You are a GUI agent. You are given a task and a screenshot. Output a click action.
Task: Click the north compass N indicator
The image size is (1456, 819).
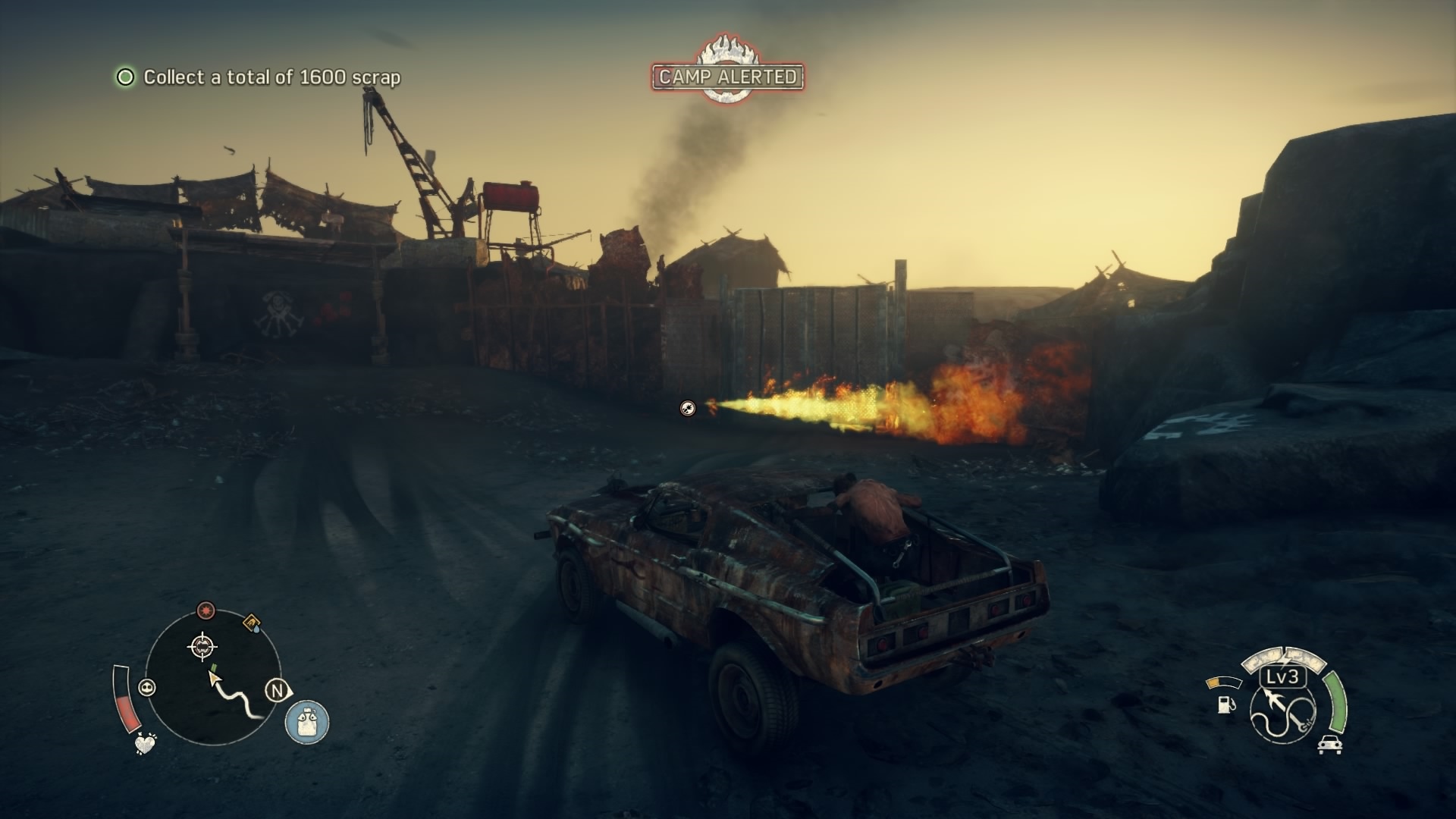pyautogui.click(x=278, y=691)
